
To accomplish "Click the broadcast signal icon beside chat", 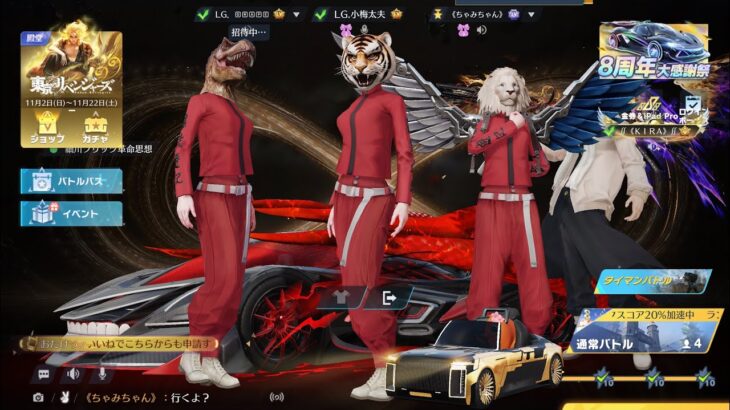I will pos(277,397).
